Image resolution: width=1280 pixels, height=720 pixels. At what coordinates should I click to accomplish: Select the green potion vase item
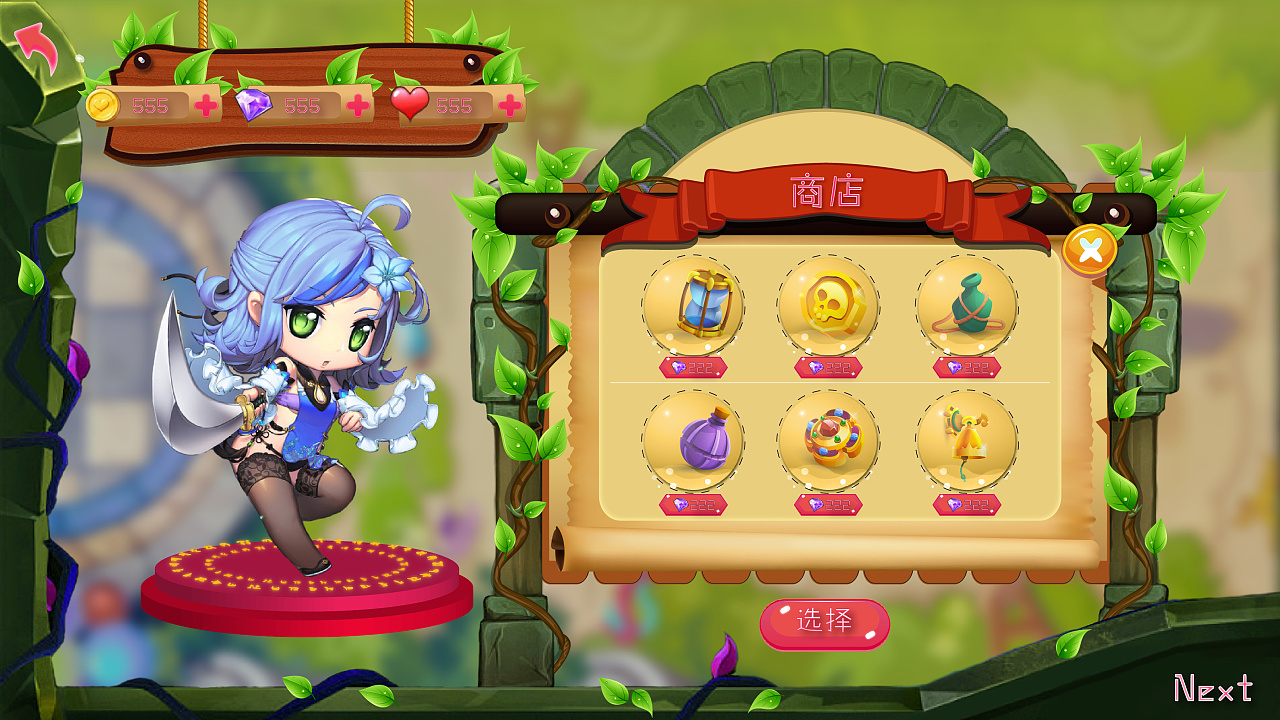point(964,305)
